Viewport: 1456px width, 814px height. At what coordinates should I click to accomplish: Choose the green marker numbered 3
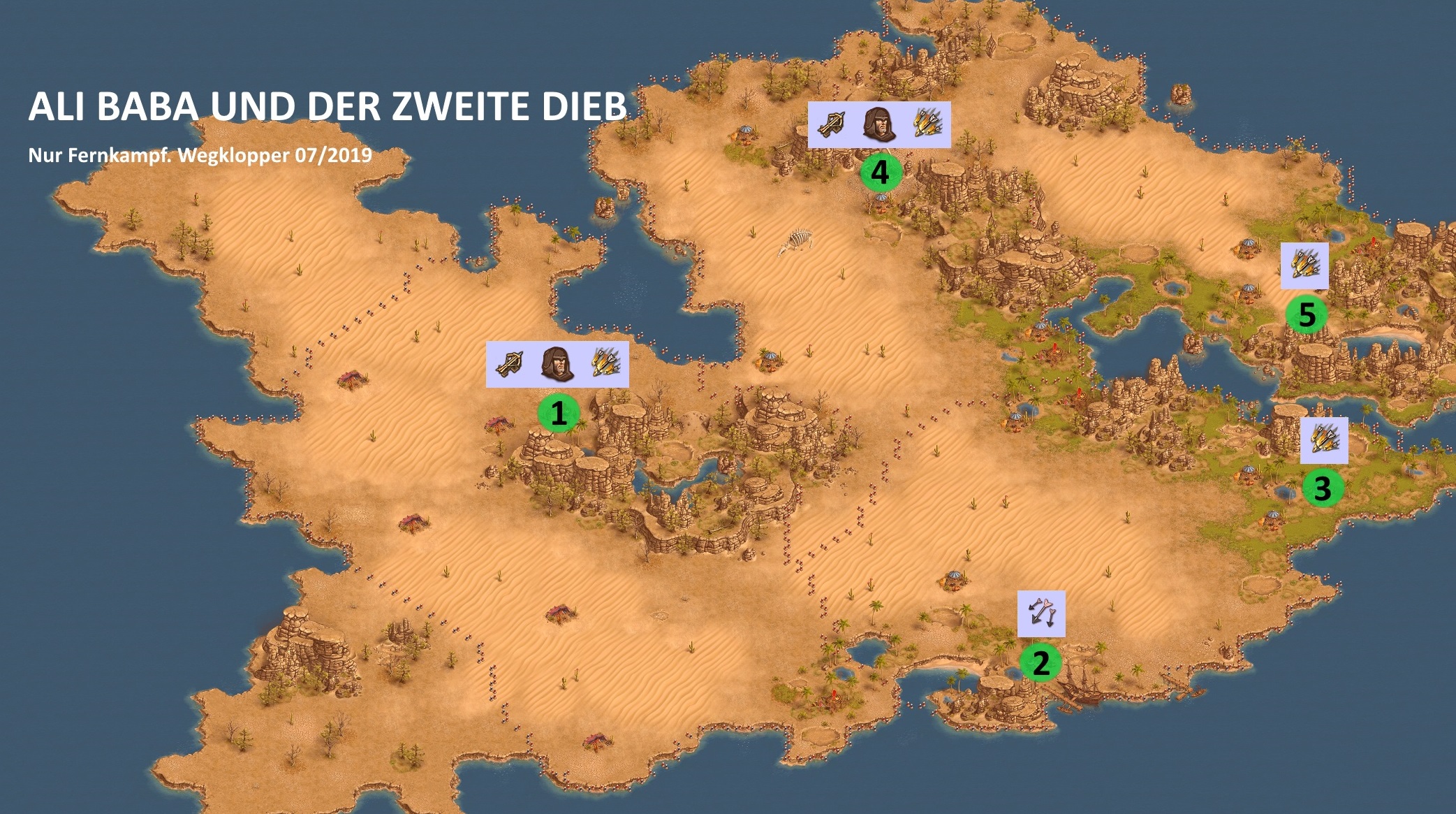[x=1323, y=488]
